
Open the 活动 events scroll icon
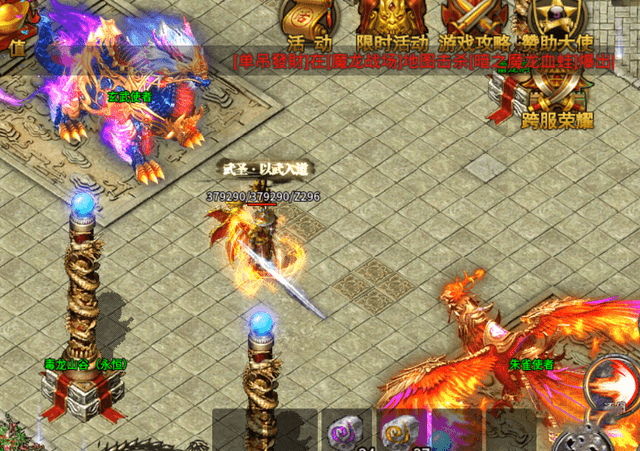point(309,22)
